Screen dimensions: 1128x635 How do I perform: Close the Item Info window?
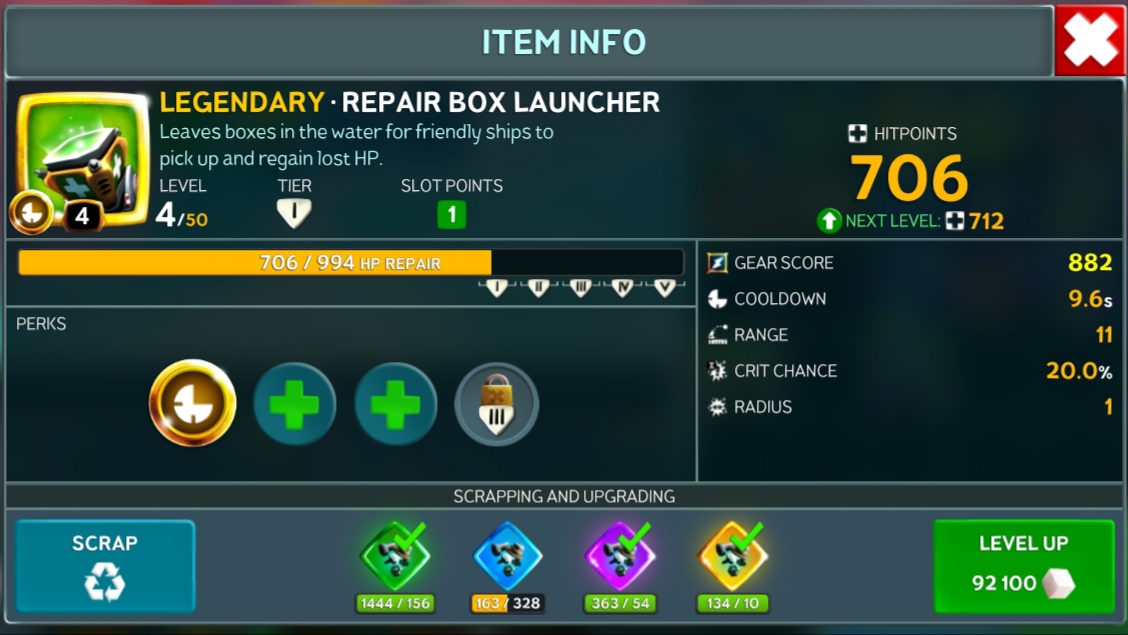click(1090, 42)
